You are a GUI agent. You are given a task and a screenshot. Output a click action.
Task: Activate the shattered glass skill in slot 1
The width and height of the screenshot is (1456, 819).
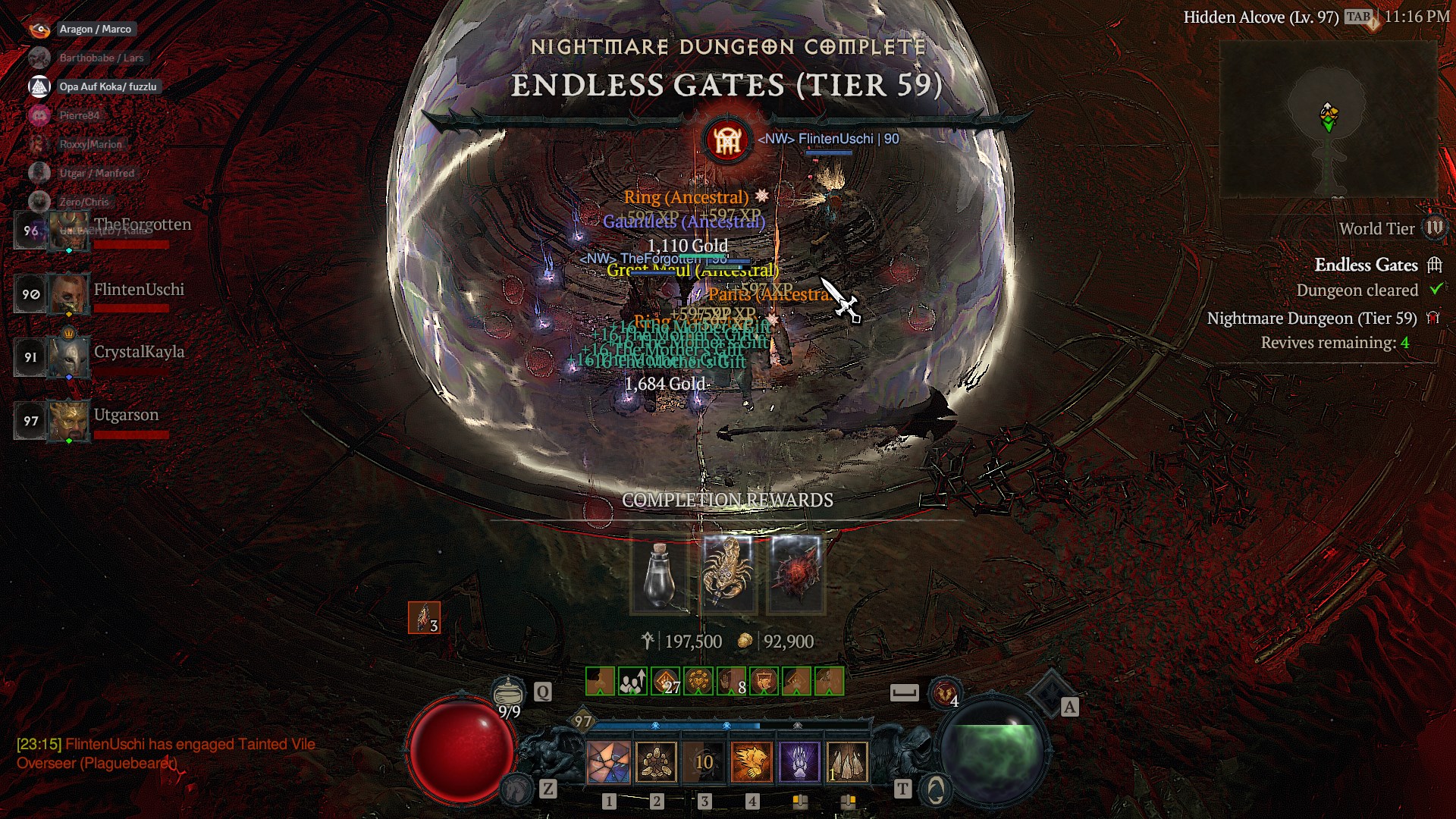[x=609, y=762]
